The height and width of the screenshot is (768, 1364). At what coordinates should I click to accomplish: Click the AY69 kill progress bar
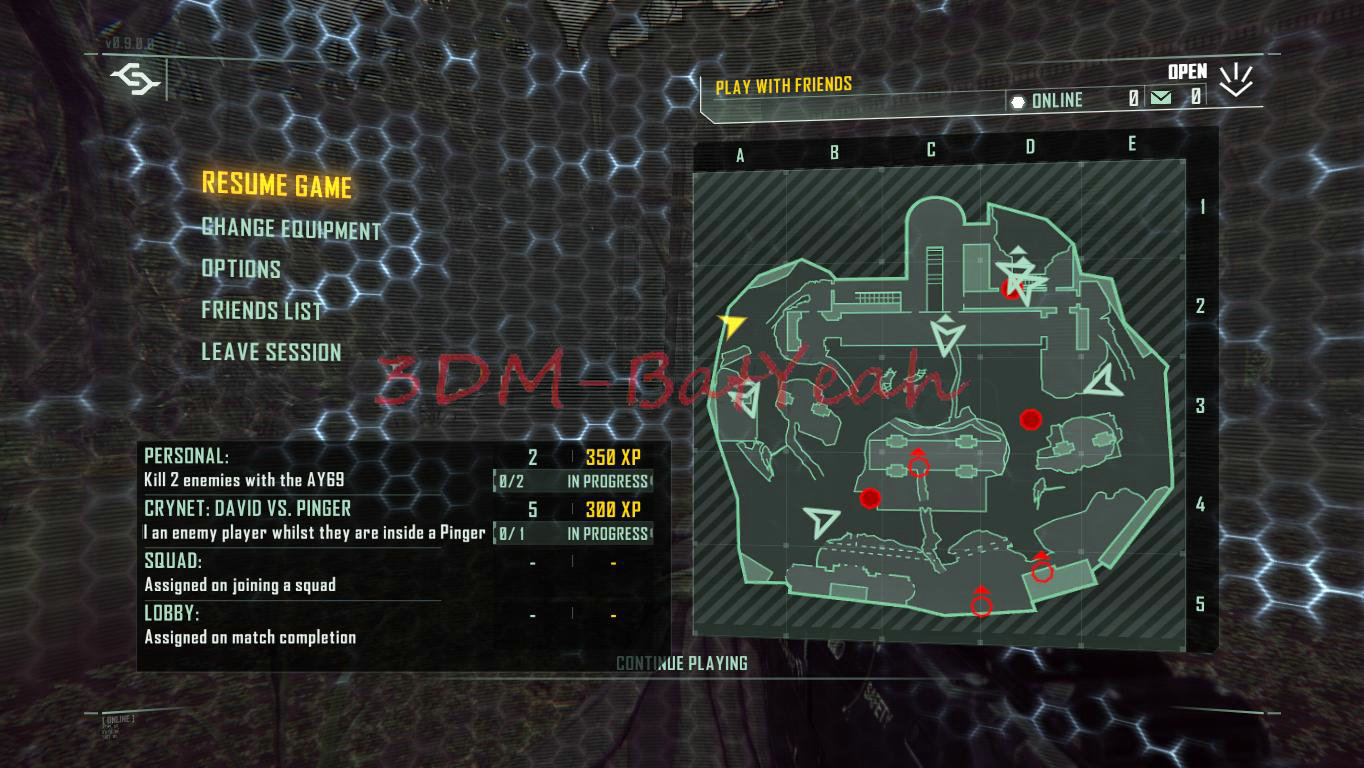pyautogui.click(x=572, y=480)
